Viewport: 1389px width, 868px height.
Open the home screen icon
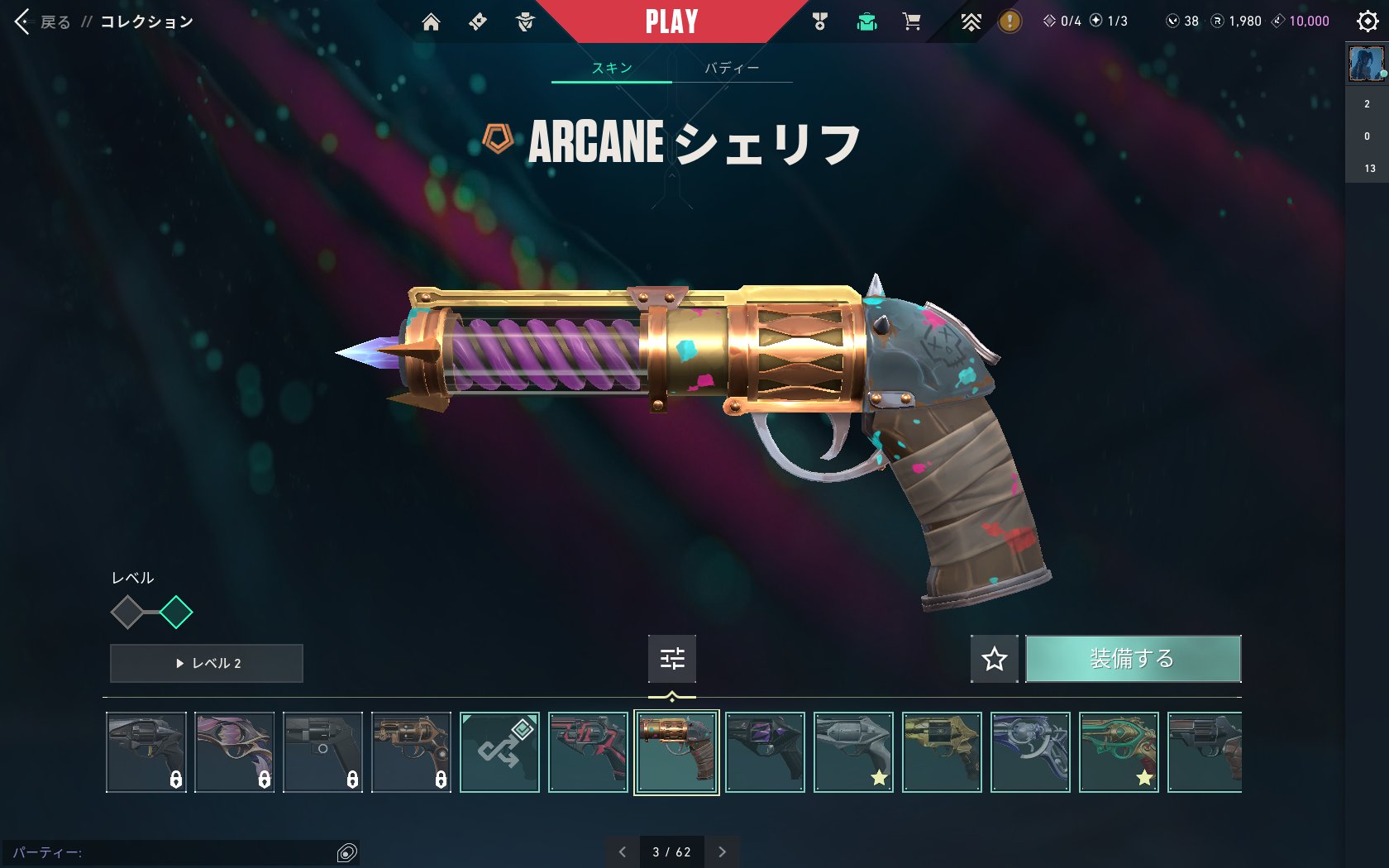[431, 21]
